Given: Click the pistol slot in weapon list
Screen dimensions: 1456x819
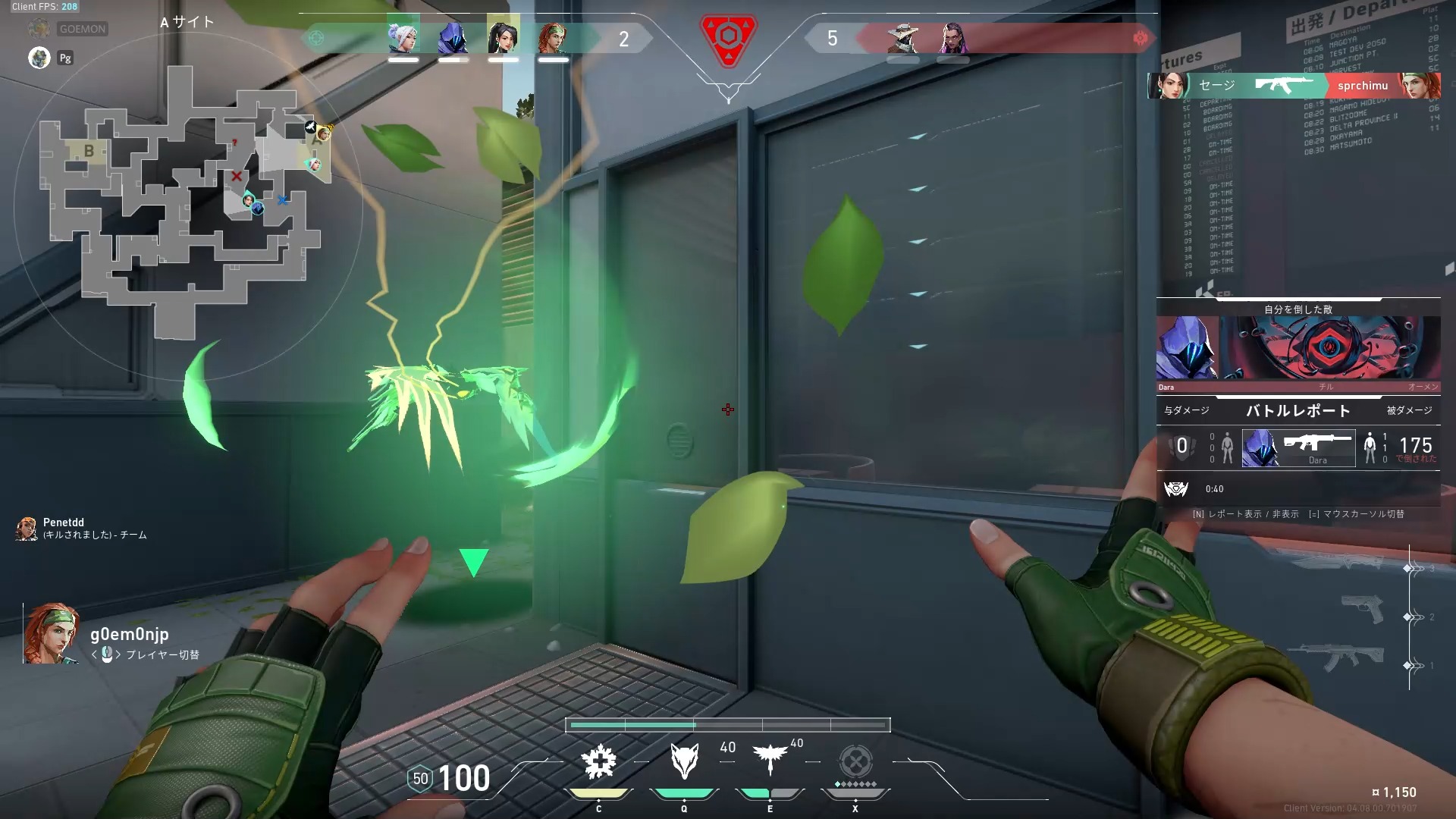Looking at the screenshot, I should coord(1362,609).
